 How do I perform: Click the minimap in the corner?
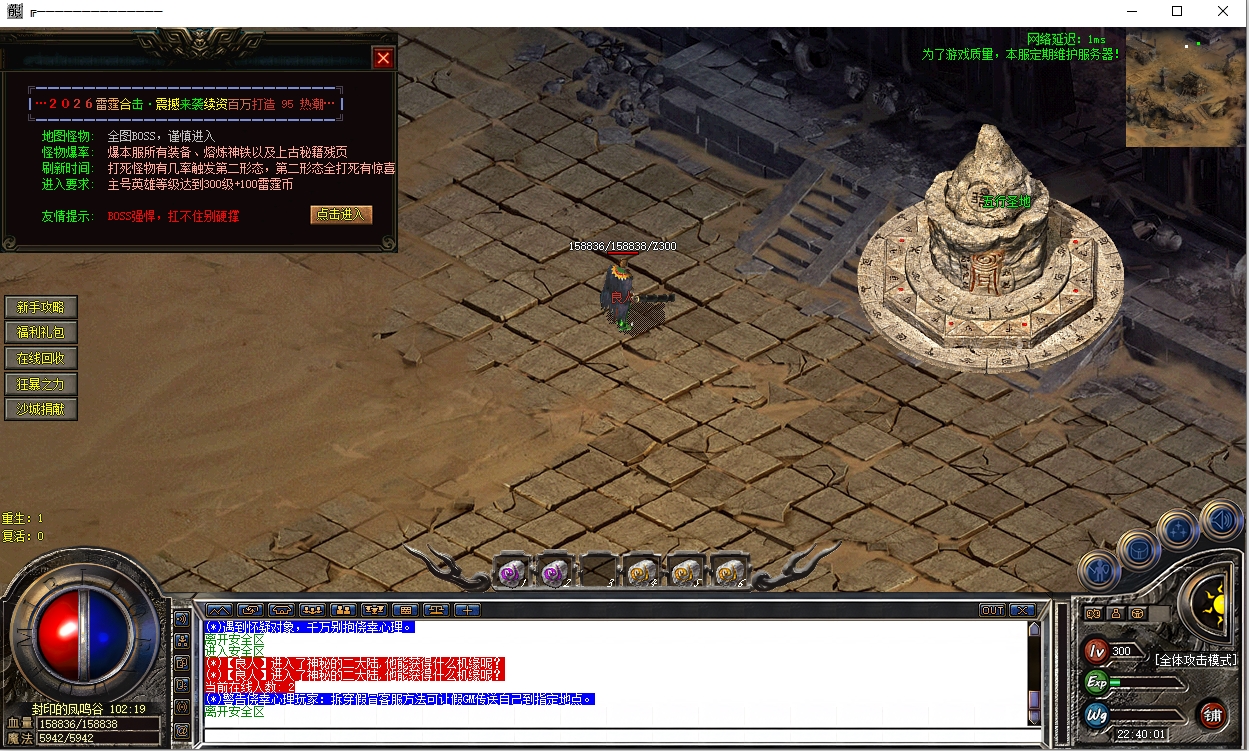point(1186,88)
